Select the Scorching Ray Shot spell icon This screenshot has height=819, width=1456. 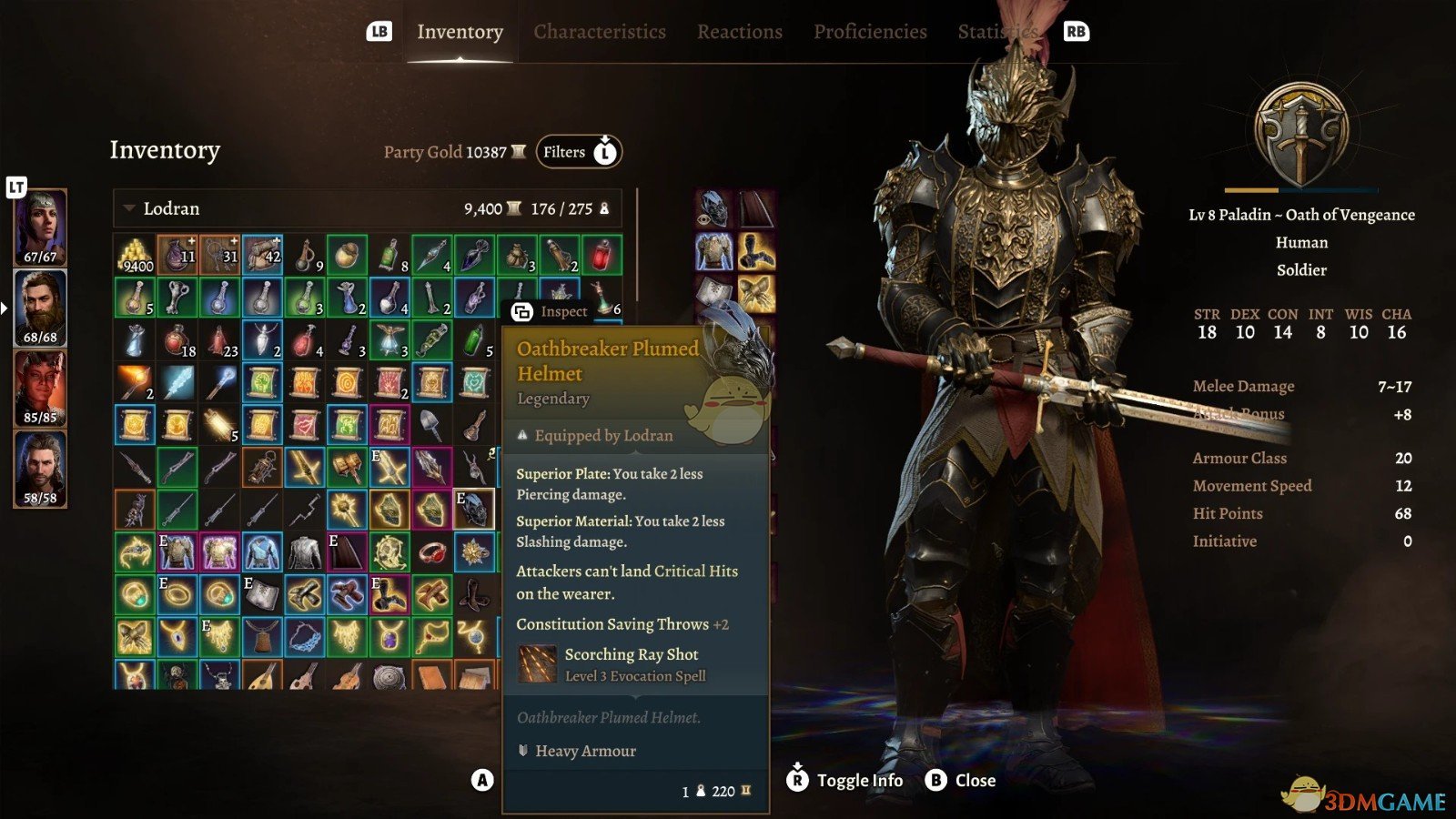tap(537, 664)
